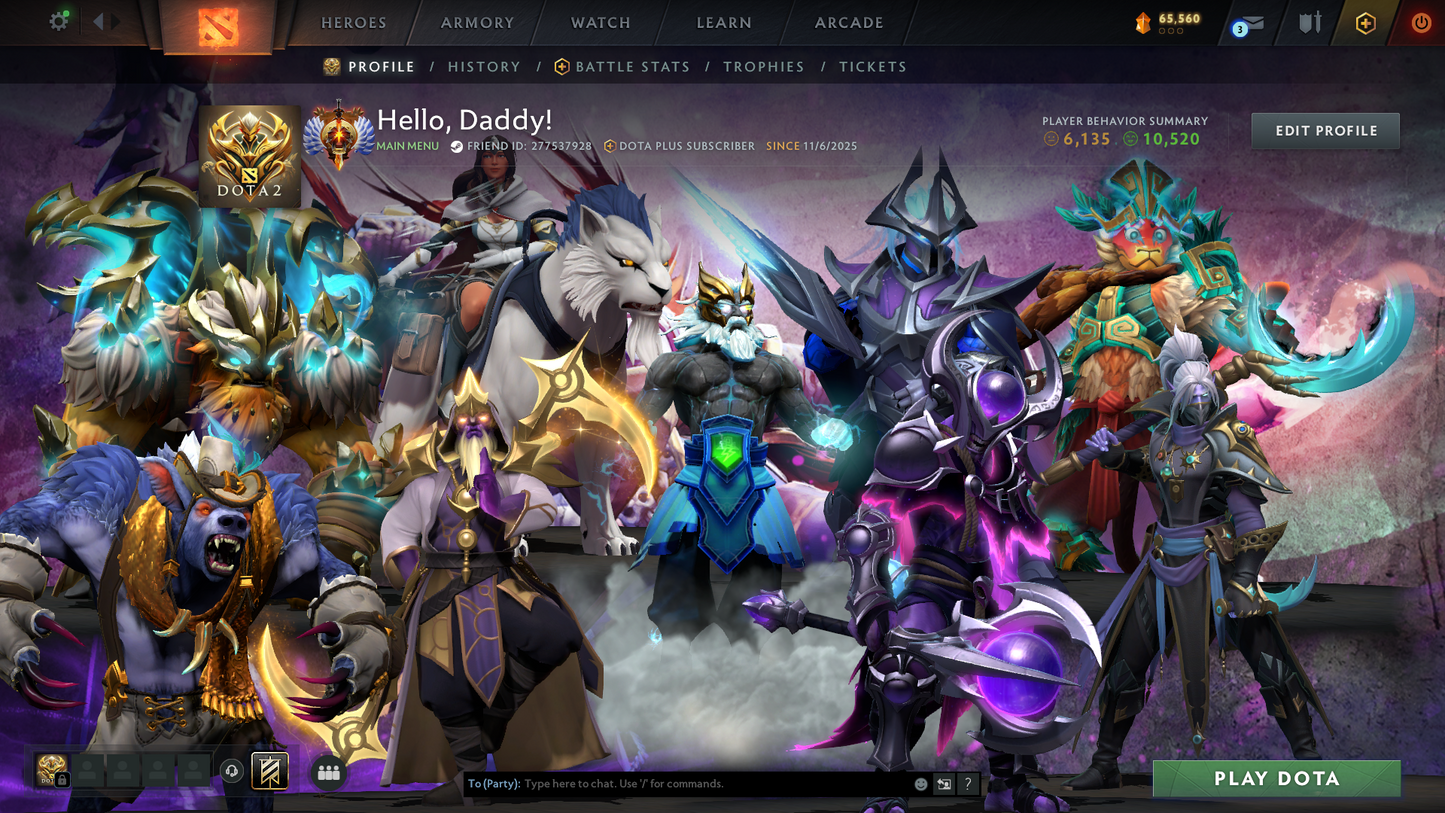
Task: Open the guild banner icon near the party bar
Action: tap(269, 771)
